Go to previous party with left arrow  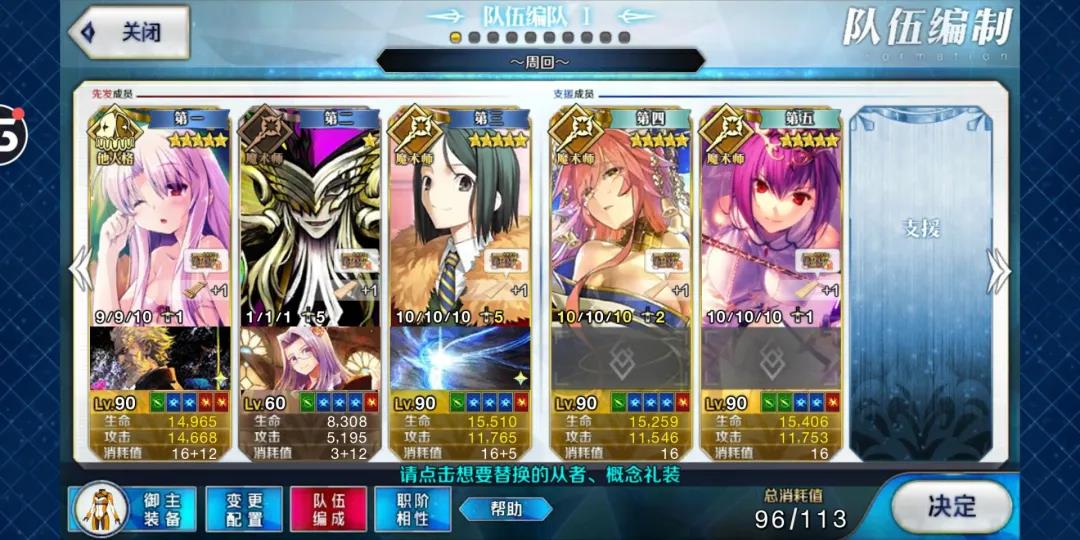(80, 270)
